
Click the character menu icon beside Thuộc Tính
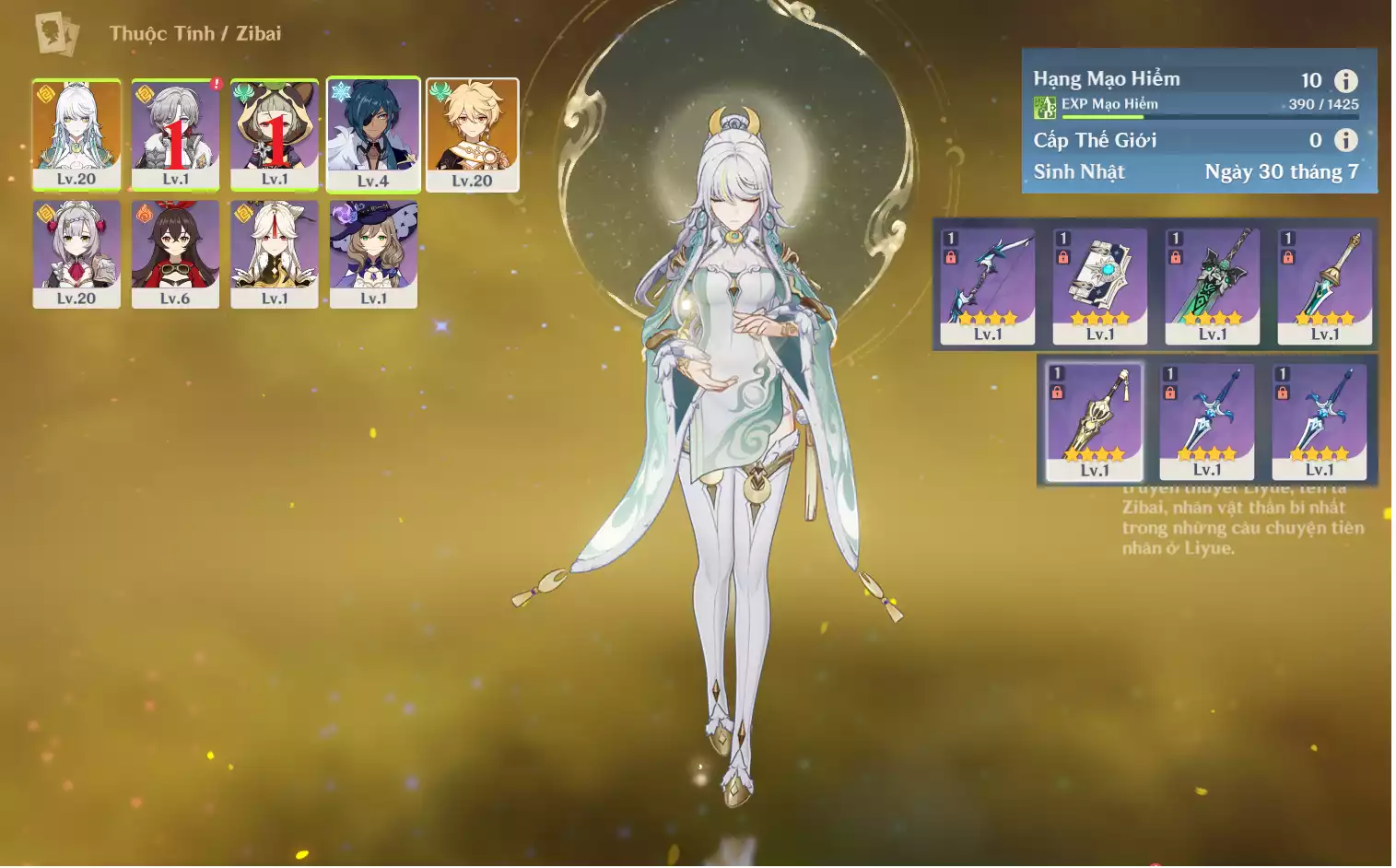tap(57, 34)
